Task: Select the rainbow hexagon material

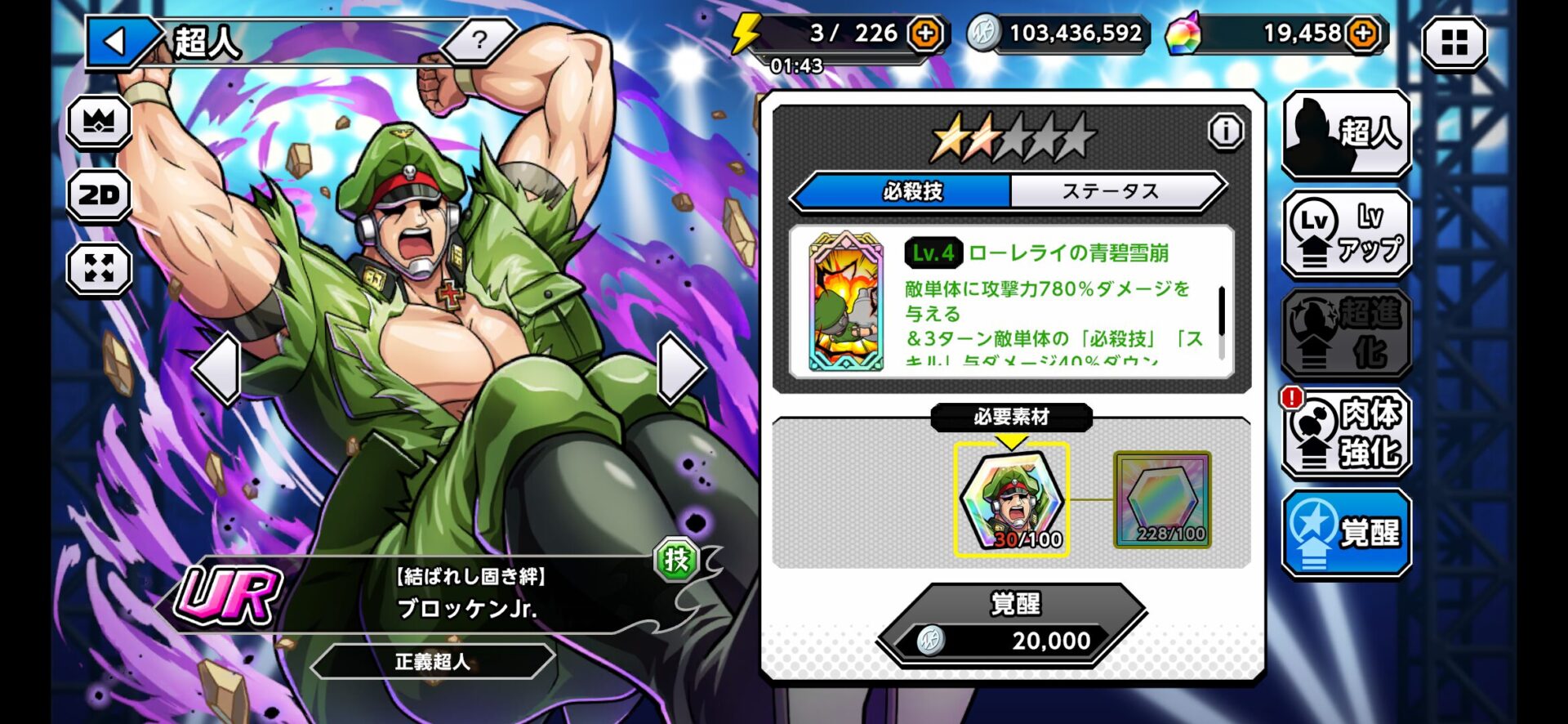Action: coord(1162,500)
